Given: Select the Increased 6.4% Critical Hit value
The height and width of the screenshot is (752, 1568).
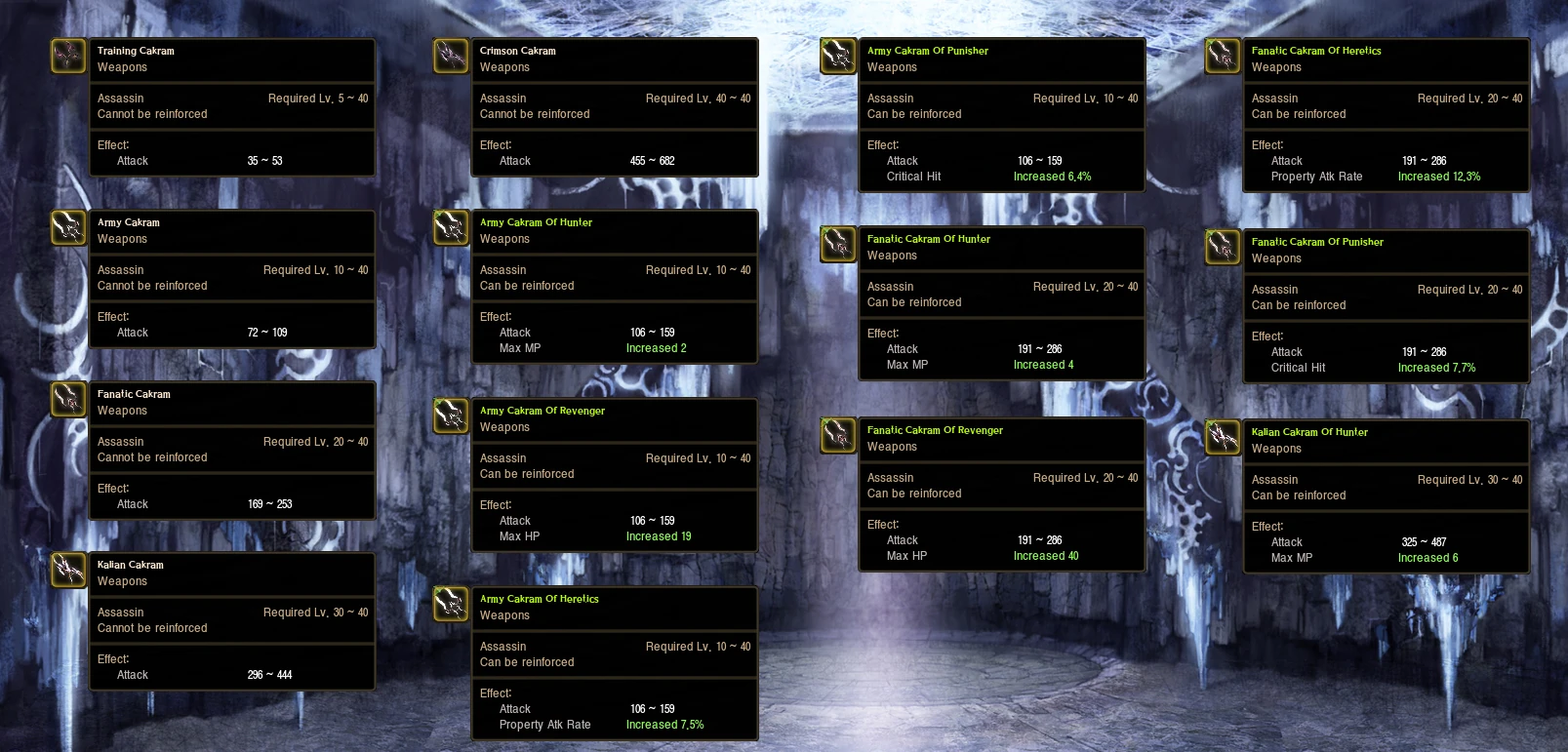Looking at the screenshot, I should 1053,177.
